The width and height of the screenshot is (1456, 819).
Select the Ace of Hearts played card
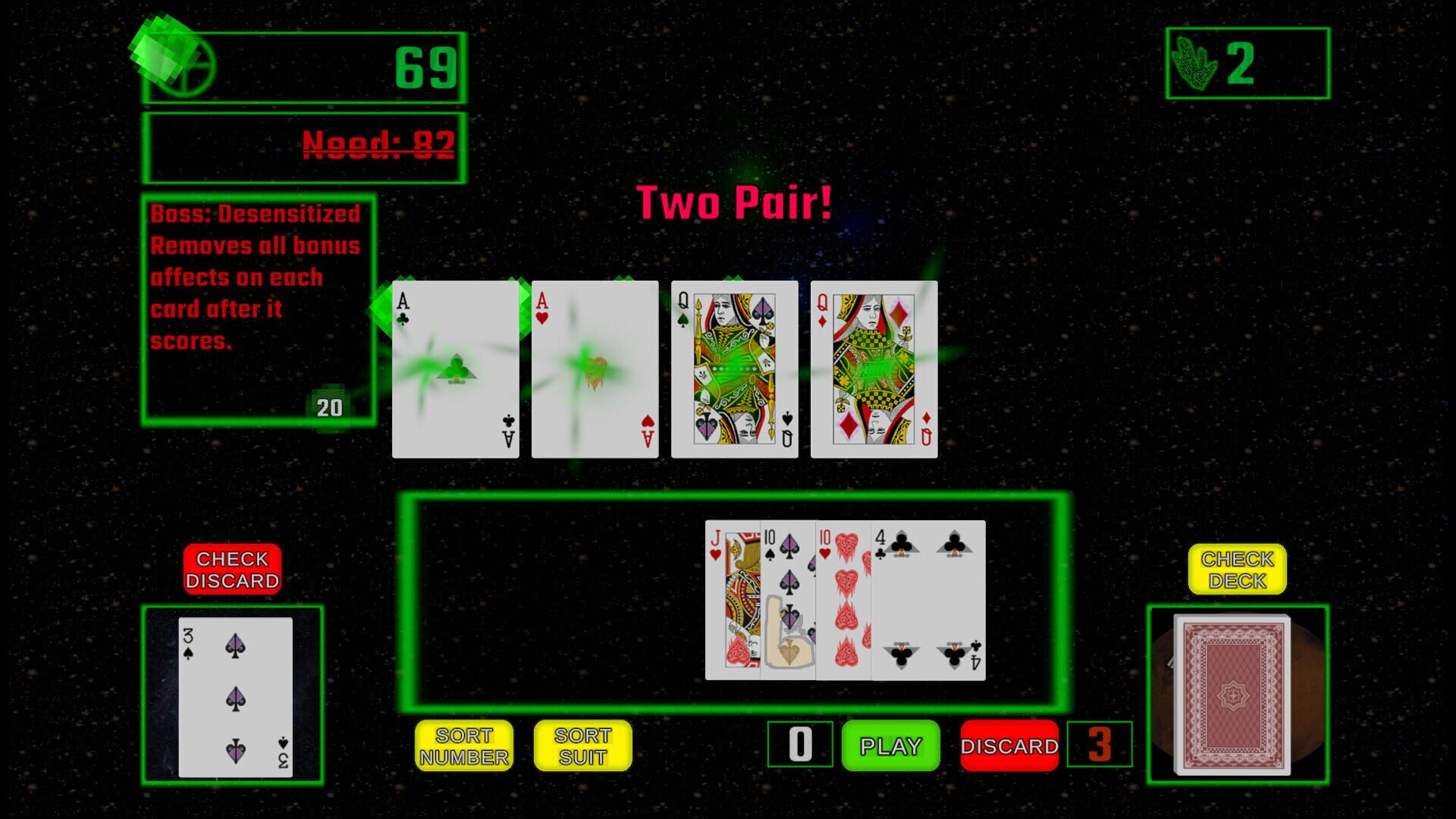coord(595,368)
